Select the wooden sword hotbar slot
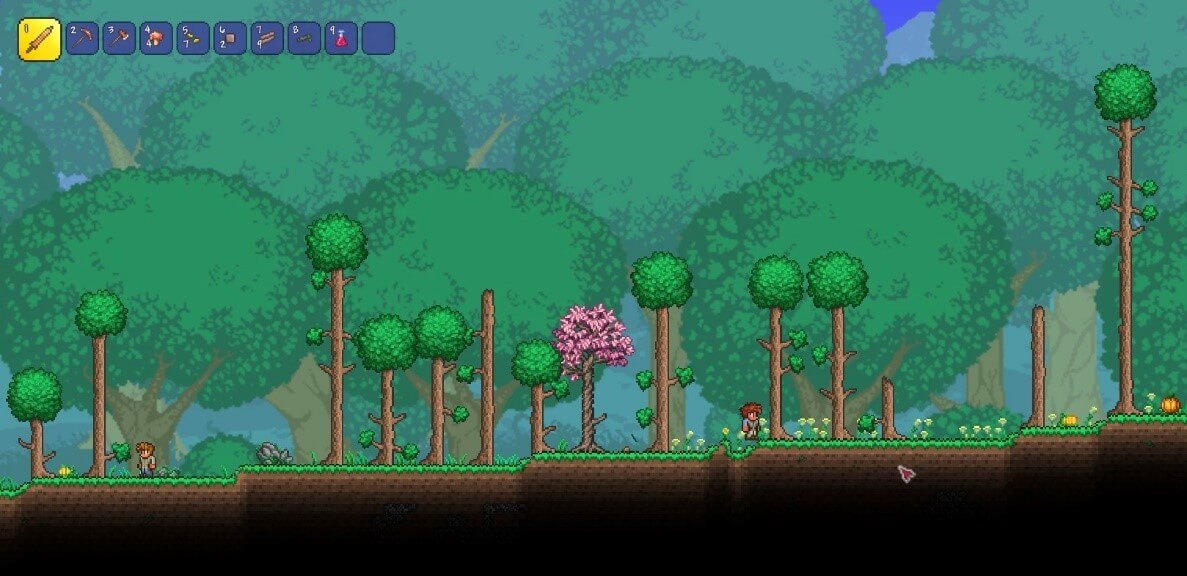The image size is (1187, 576). click(x=39, y=40)
